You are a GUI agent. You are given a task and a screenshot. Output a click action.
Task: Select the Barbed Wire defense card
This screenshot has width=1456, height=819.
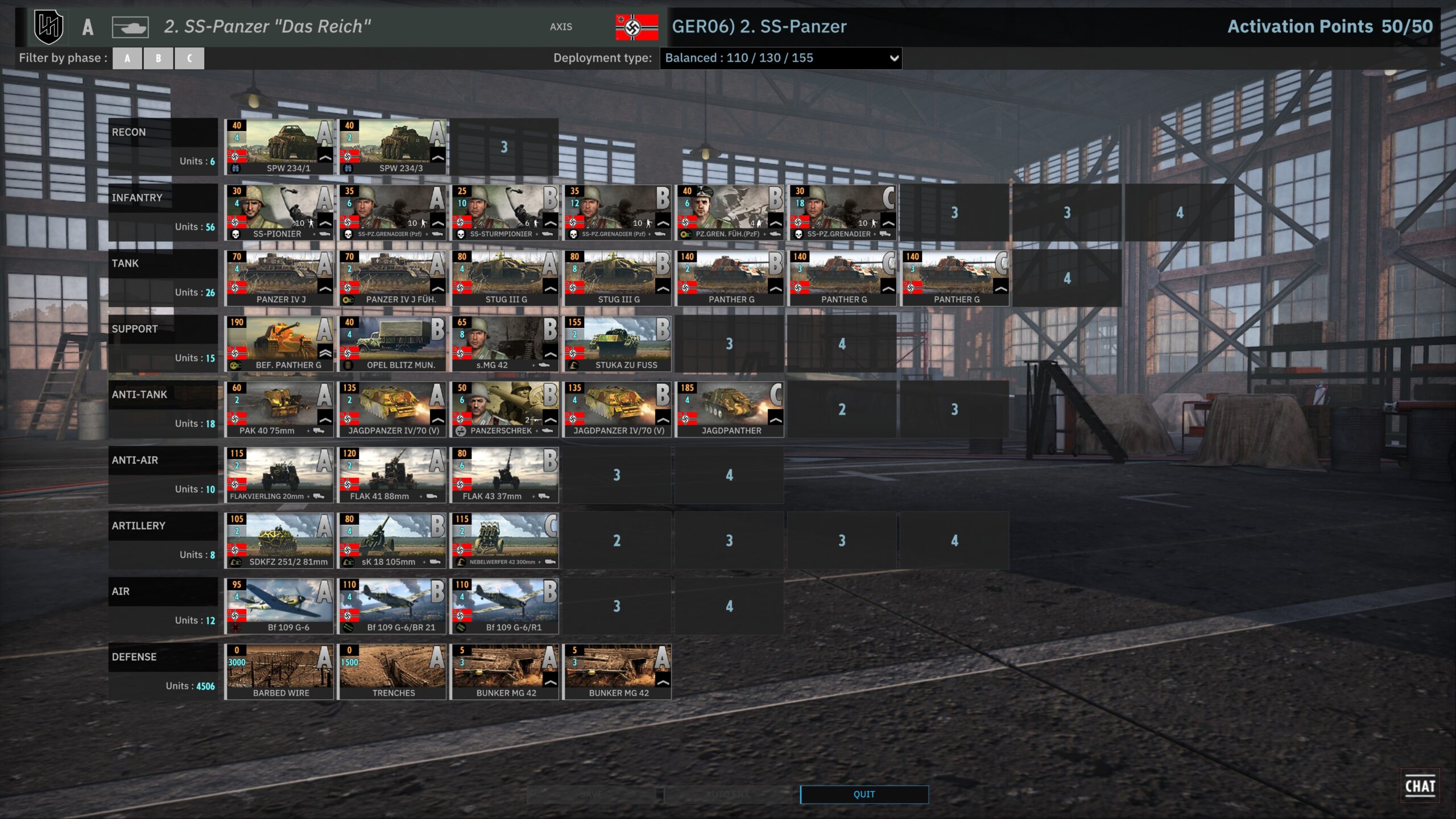point(279,671)
